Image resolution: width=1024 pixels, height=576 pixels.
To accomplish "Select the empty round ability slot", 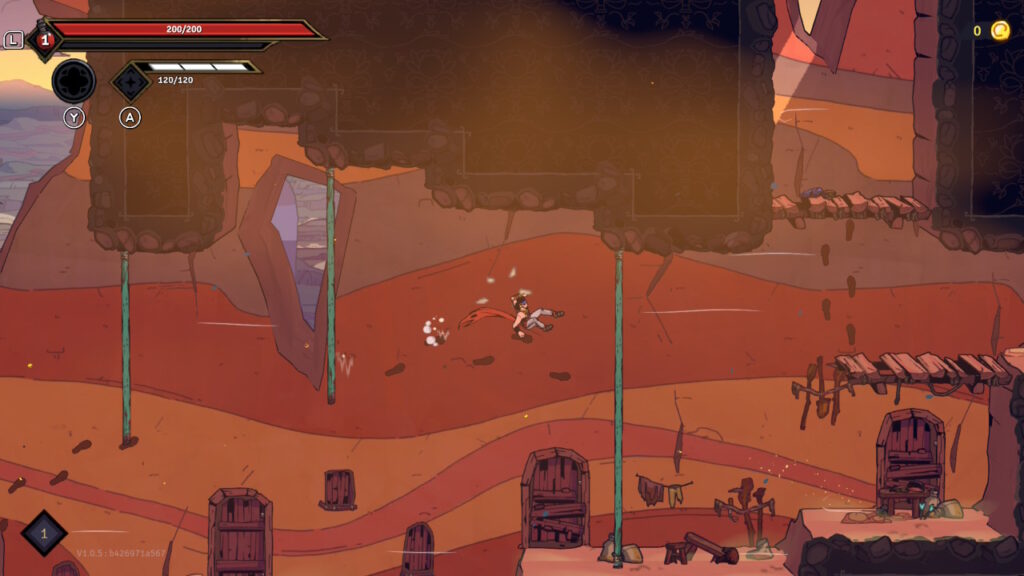I will pos(73,81).
